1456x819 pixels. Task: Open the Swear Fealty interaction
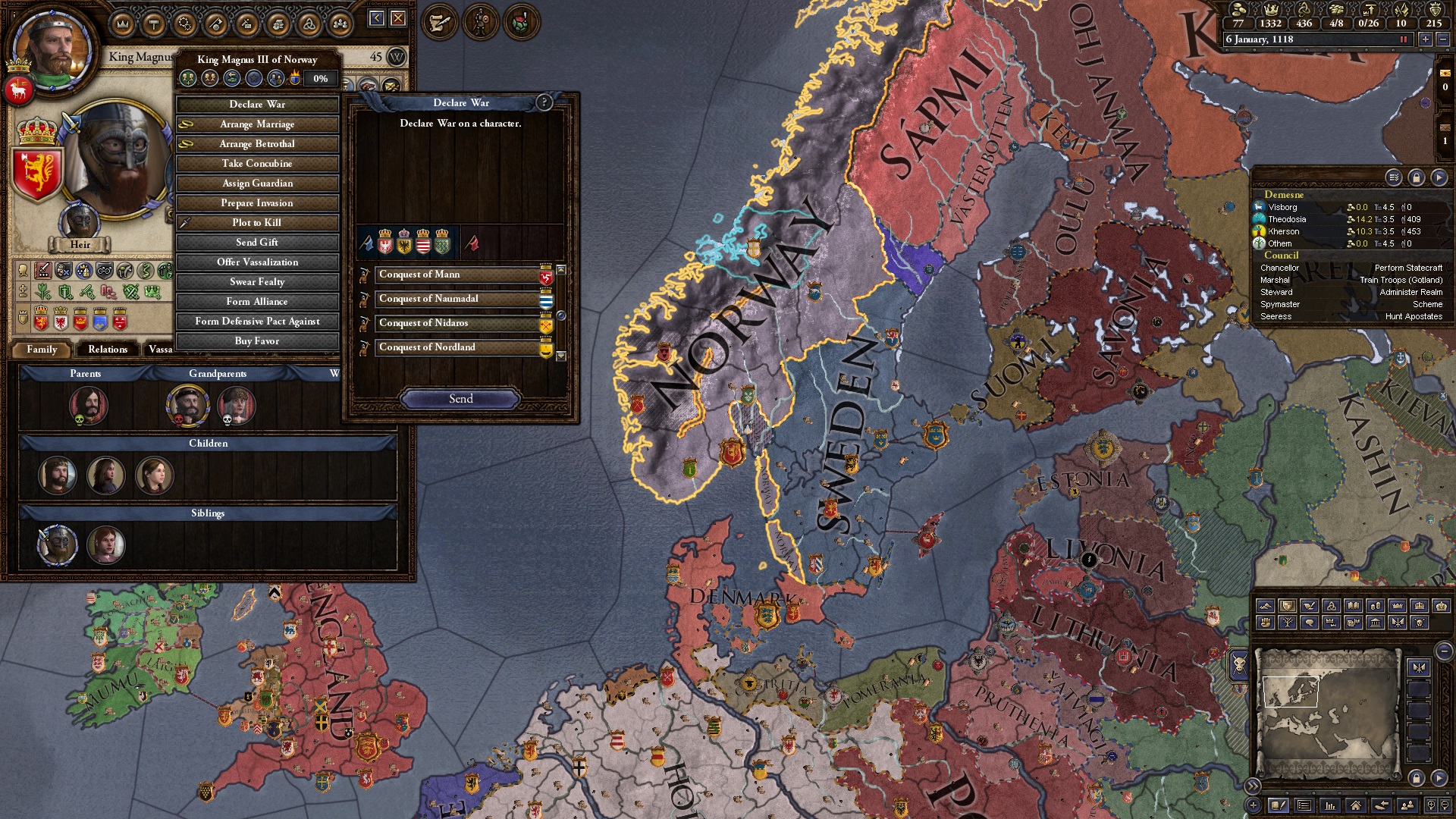[257, 282]
